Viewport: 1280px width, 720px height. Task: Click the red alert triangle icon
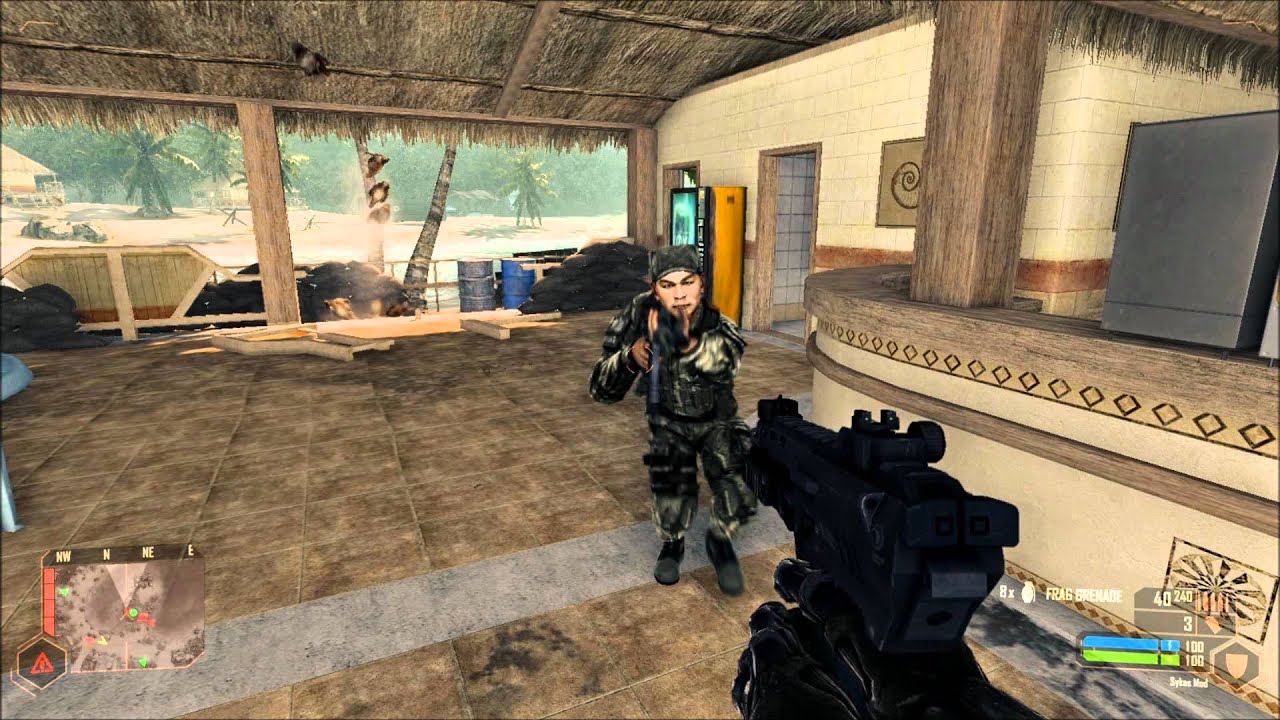coord(41,662)
